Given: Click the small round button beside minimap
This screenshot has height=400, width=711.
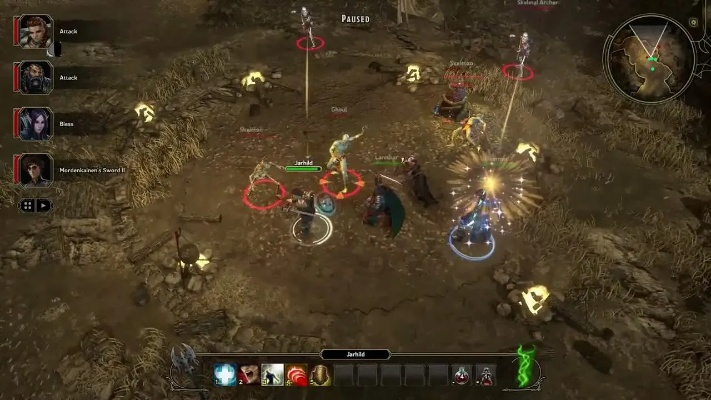Looking at the screenshot, I should click(x=694, y=22).
